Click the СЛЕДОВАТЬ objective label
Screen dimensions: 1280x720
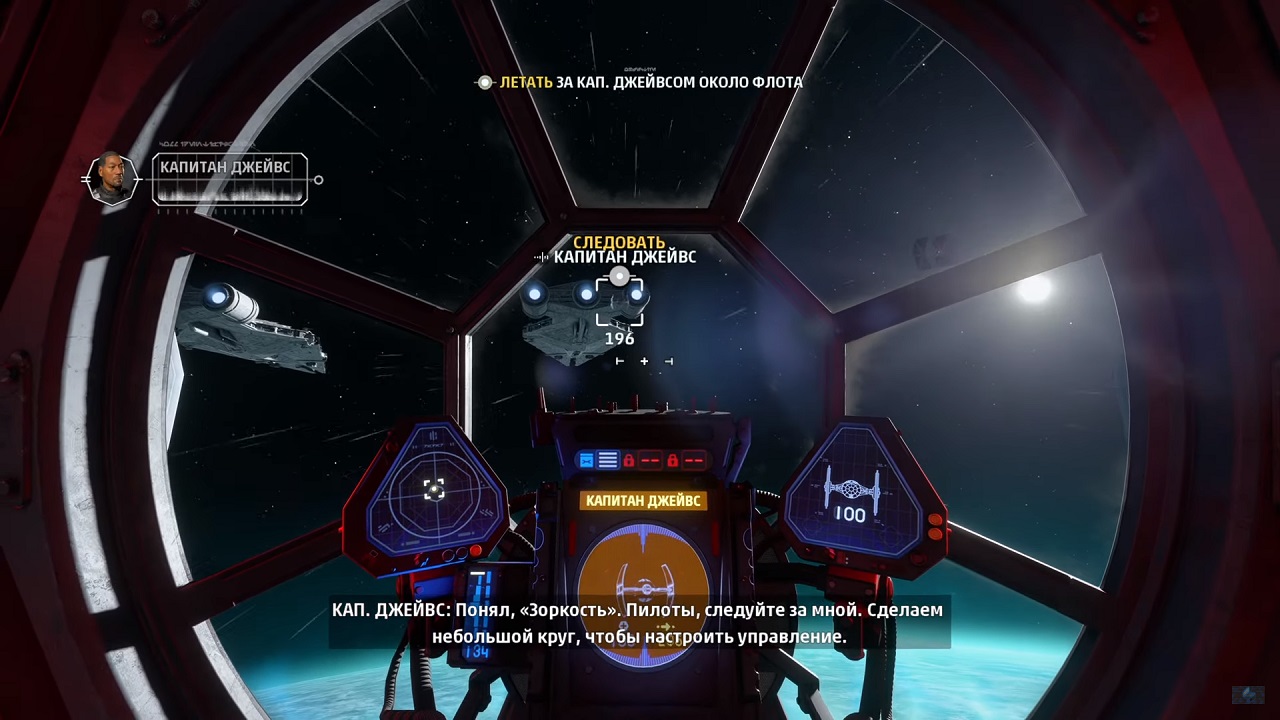(x=620, y=242)
